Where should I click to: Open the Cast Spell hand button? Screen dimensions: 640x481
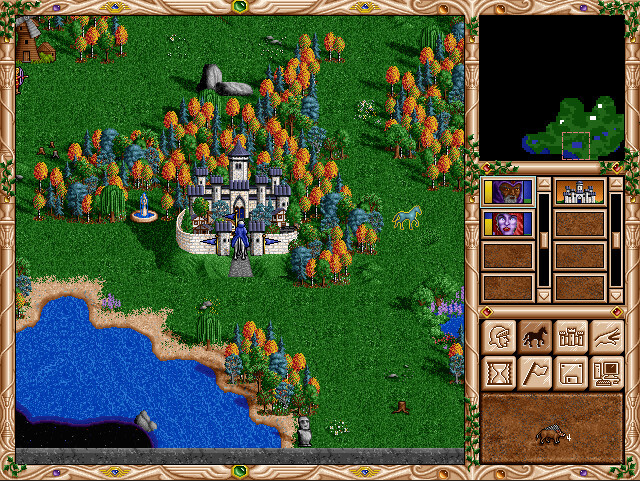coord(606,337)
